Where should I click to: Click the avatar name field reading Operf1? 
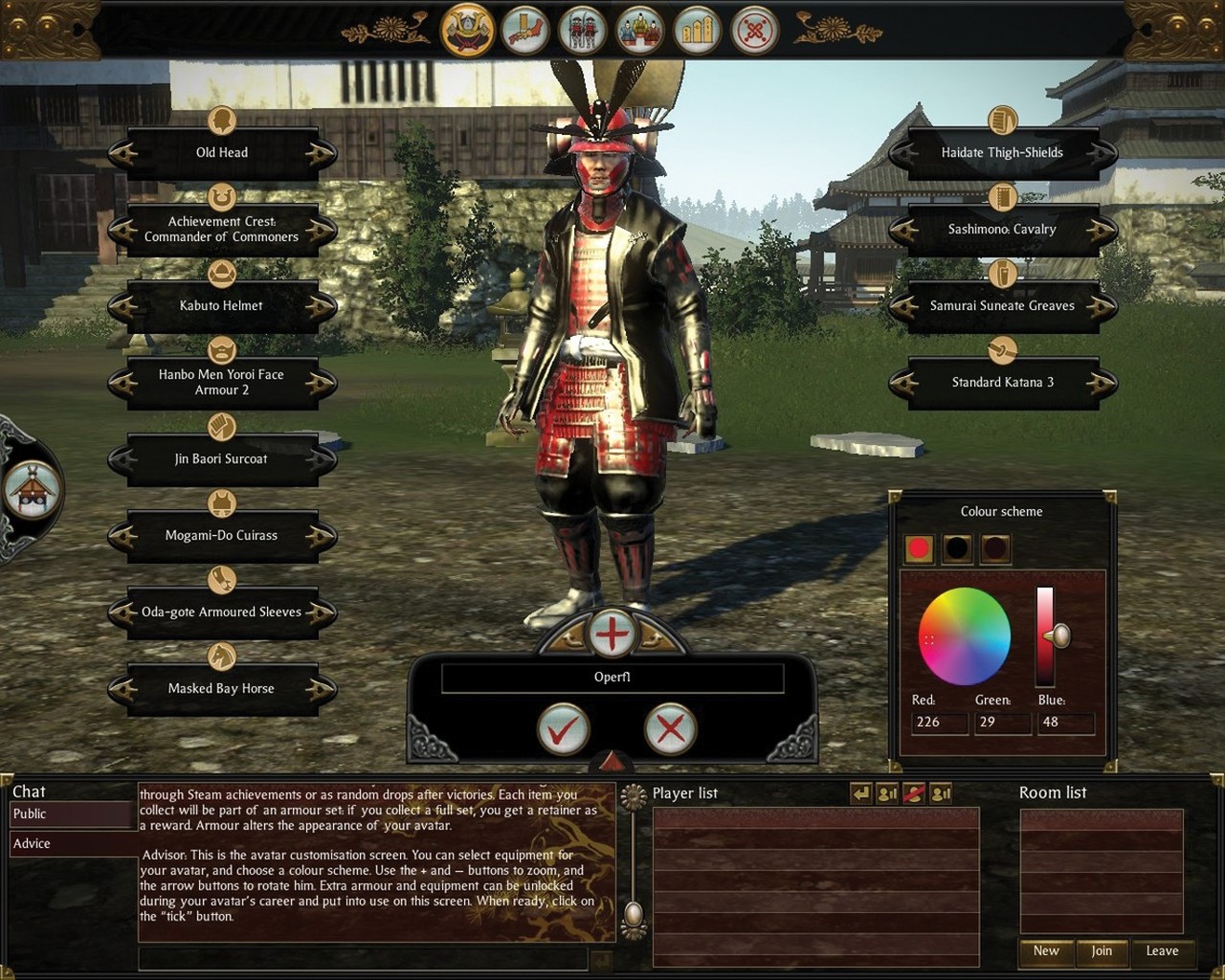612,678
